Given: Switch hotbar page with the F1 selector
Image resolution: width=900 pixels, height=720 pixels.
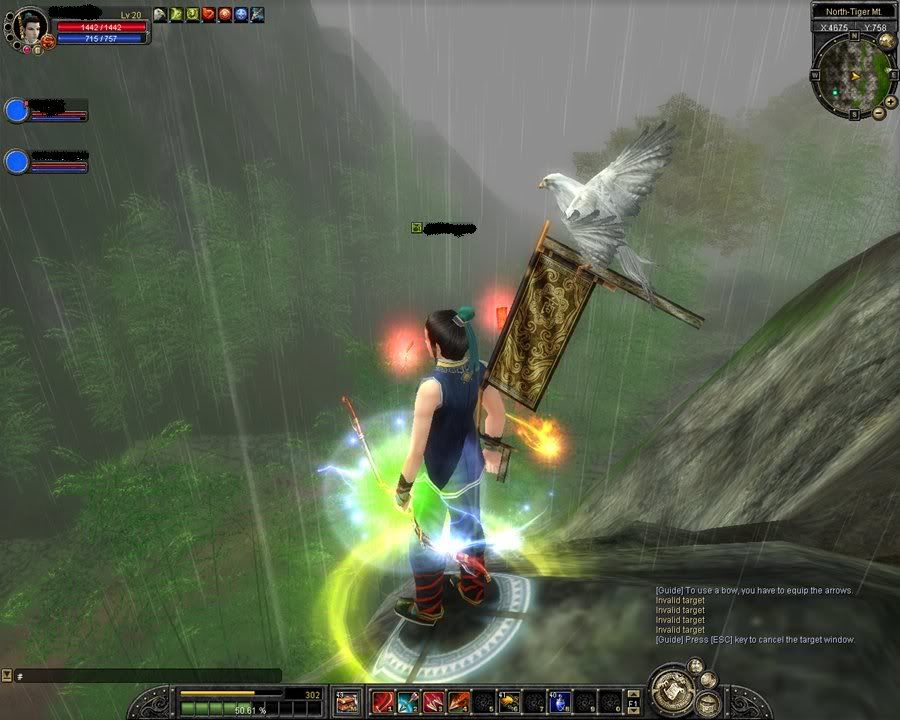Looking at the screenshot, I should [x=634, y=702].
